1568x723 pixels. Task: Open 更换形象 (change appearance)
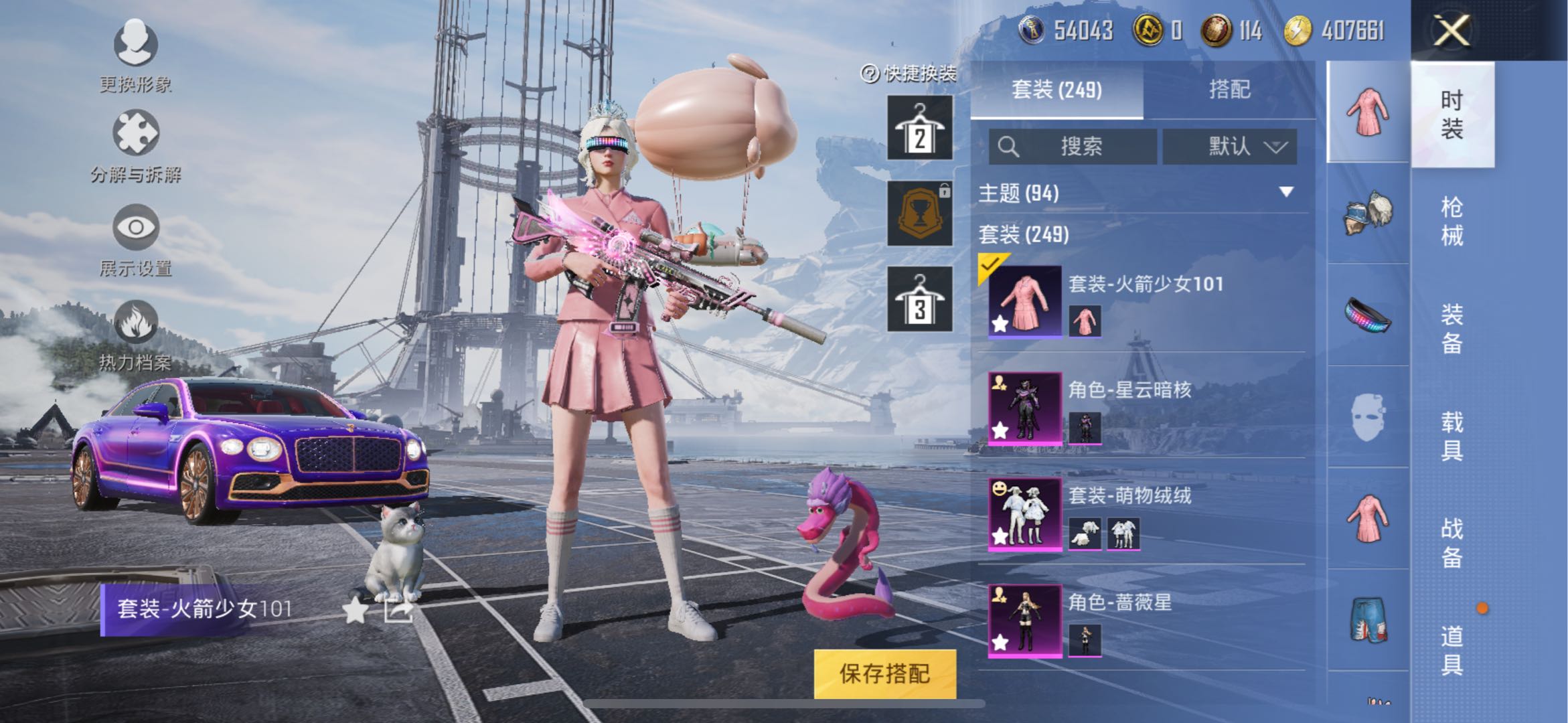[x=136, y=44]
